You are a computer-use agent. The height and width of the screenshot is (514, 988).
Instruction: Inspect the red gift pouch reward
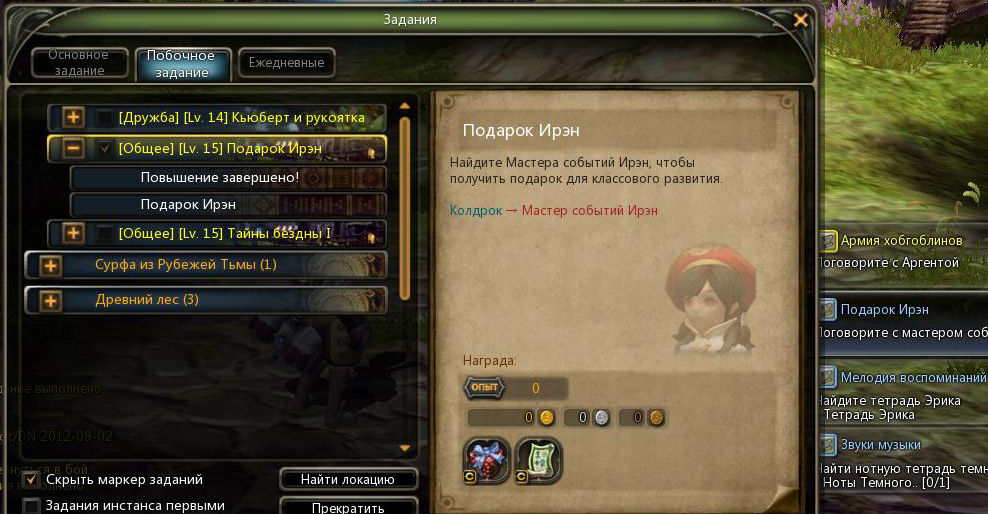point(487,460)
